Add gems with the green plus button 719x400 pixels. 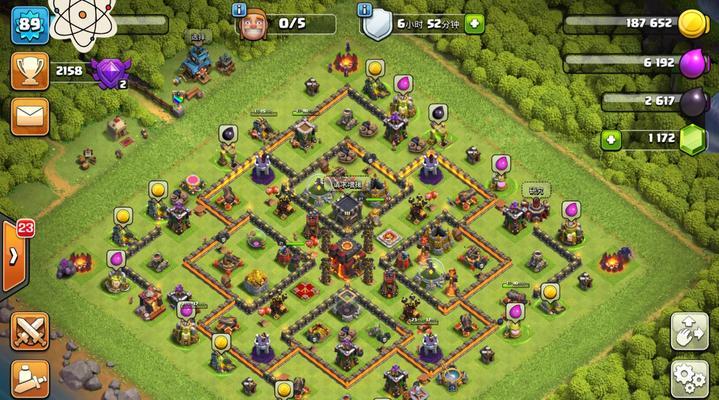coord(608,139)
